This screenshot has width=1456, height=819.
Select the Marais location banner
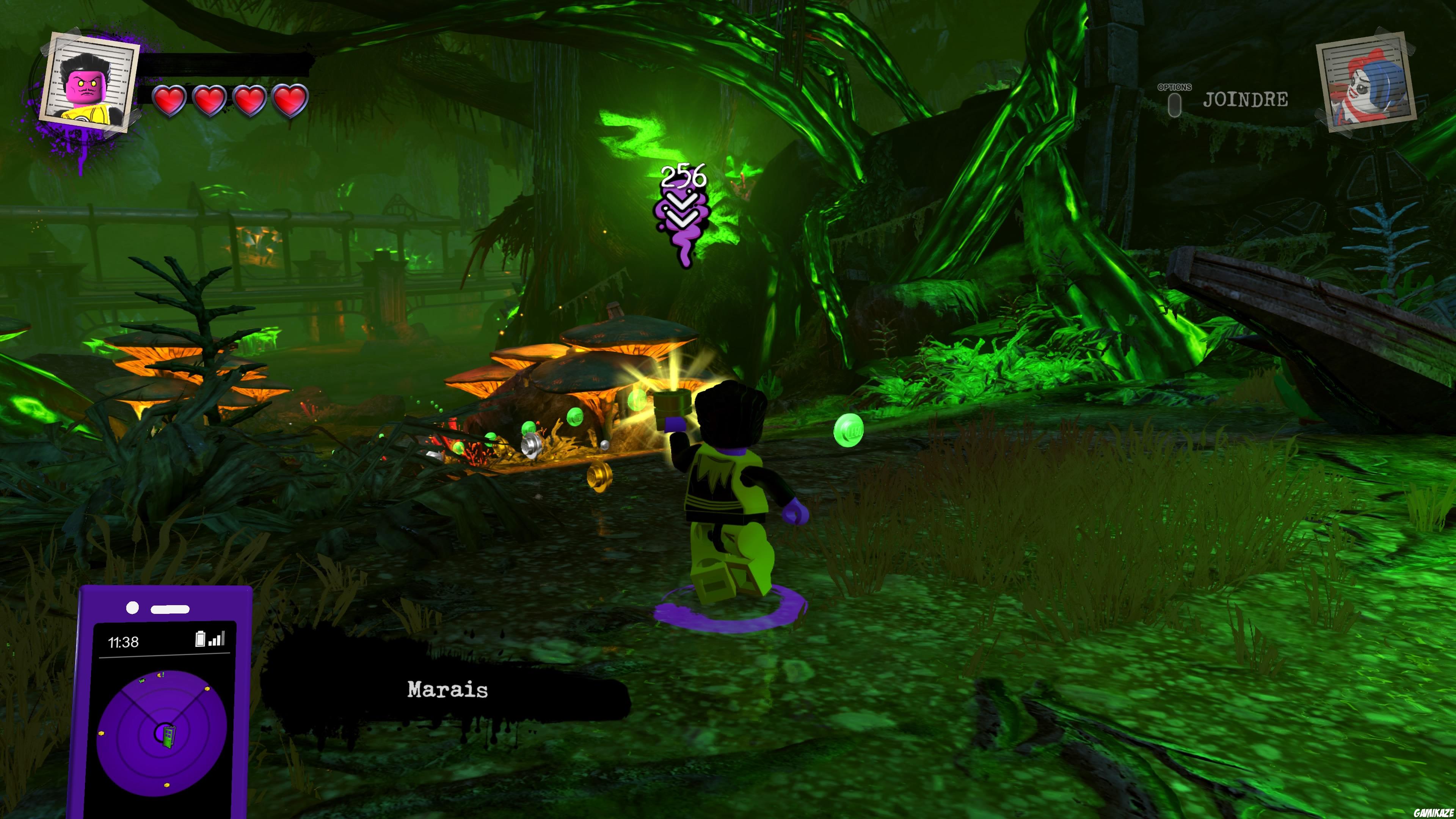click(447, 689)
